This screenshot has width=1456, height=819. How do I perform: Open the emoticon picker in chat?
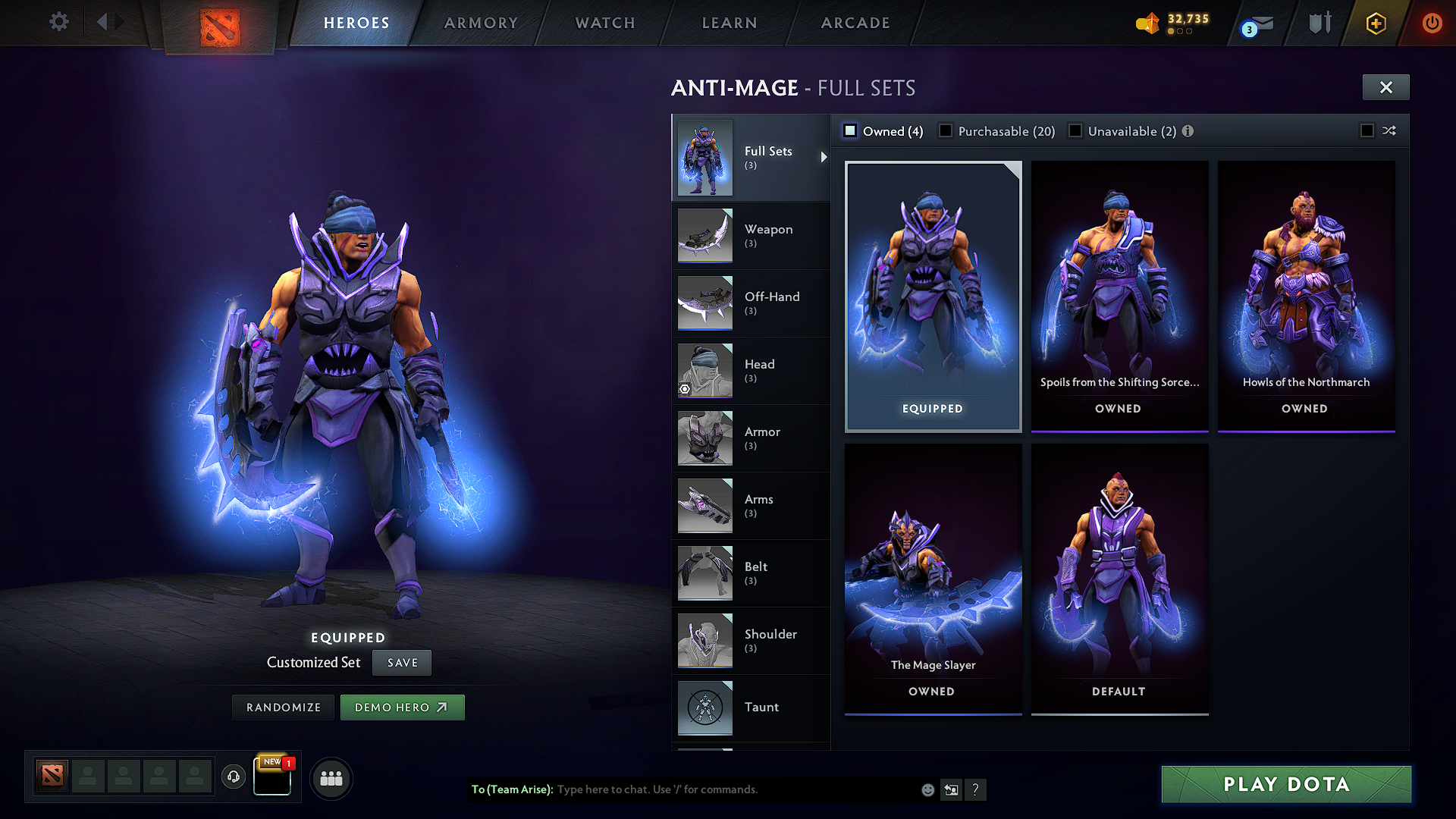(x=927, y=789)
